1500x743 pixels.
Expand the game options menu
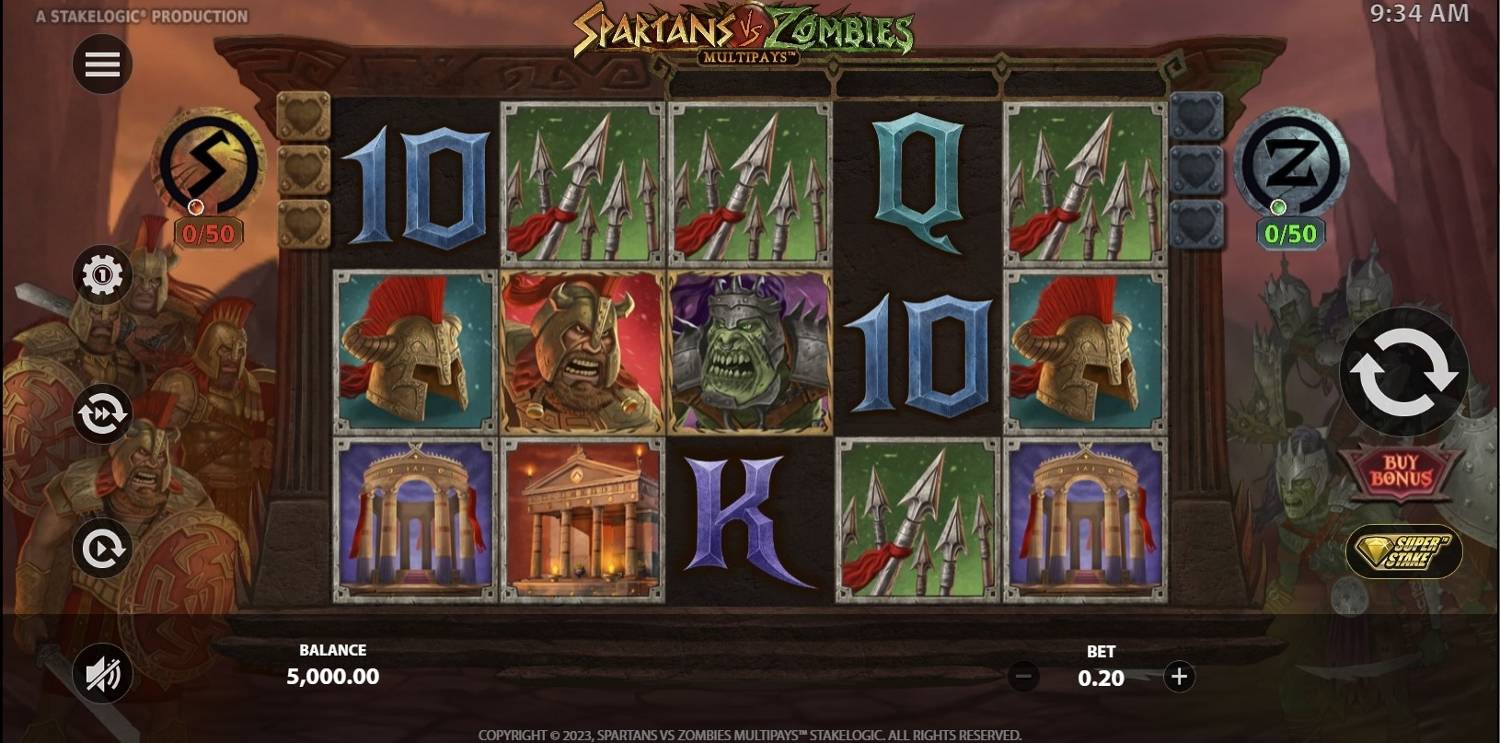tap(102, 64)
